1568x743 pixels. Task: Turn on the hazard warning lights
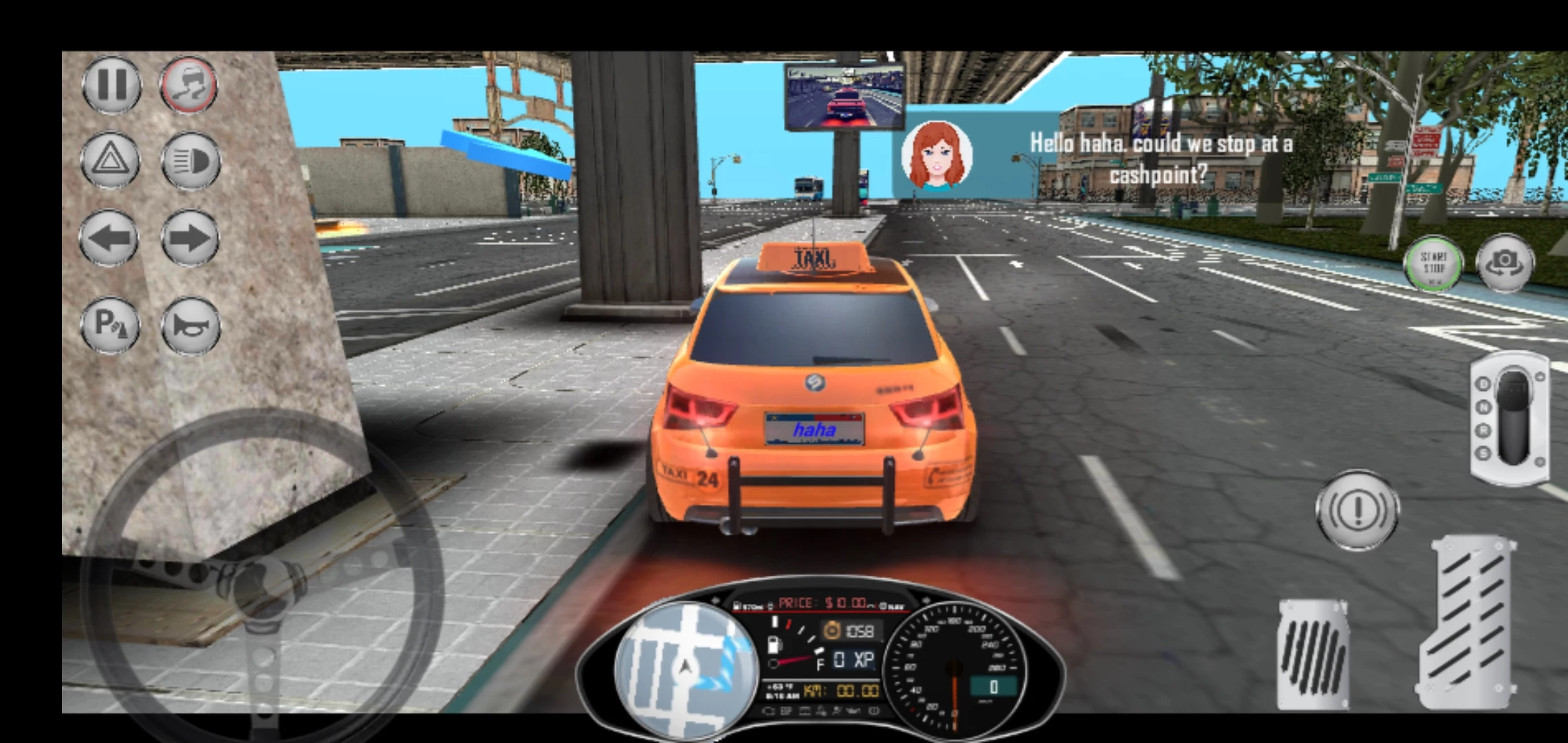(x=110, y=161)
